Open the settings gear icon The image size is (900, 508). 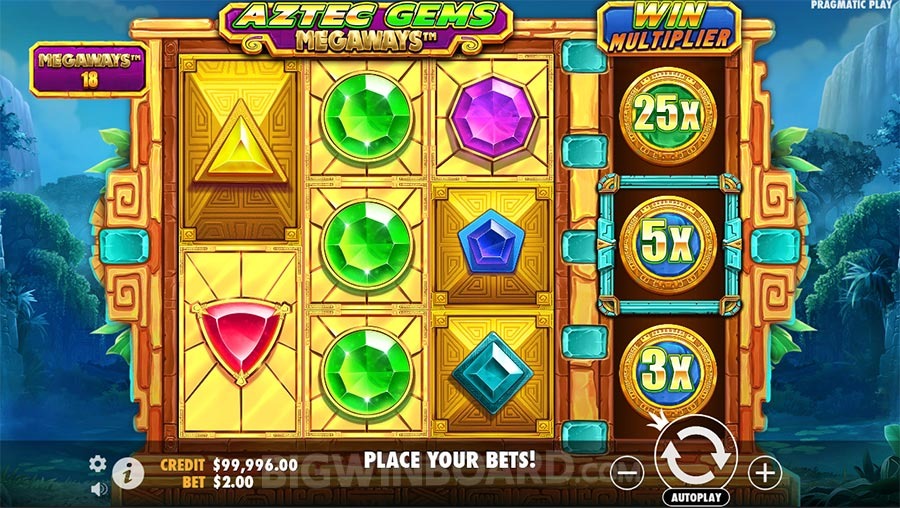click(98, 463)
